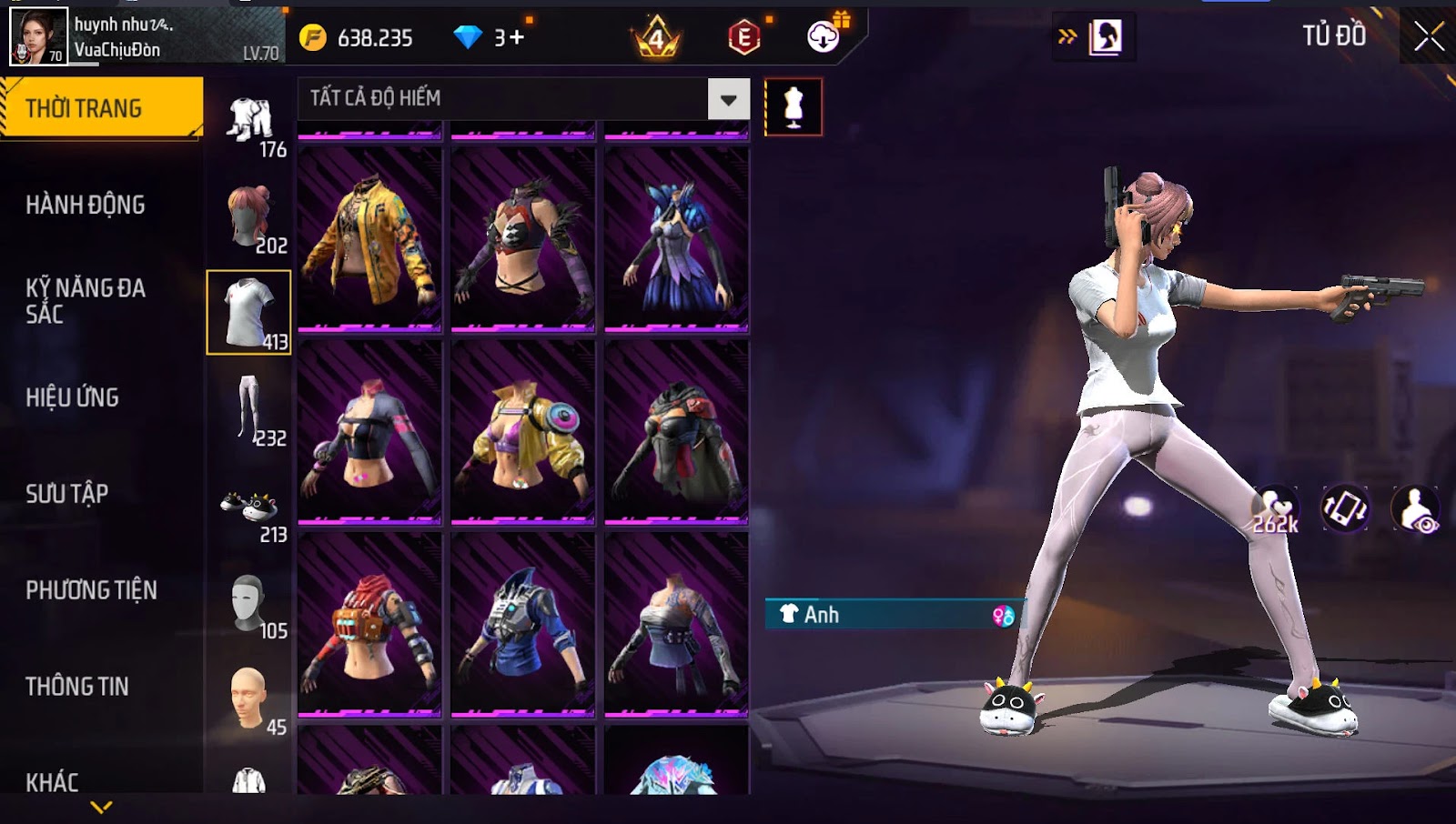Close the wardrobe screen
This screenshot has width=1456, height=824.
[1428, 36]
